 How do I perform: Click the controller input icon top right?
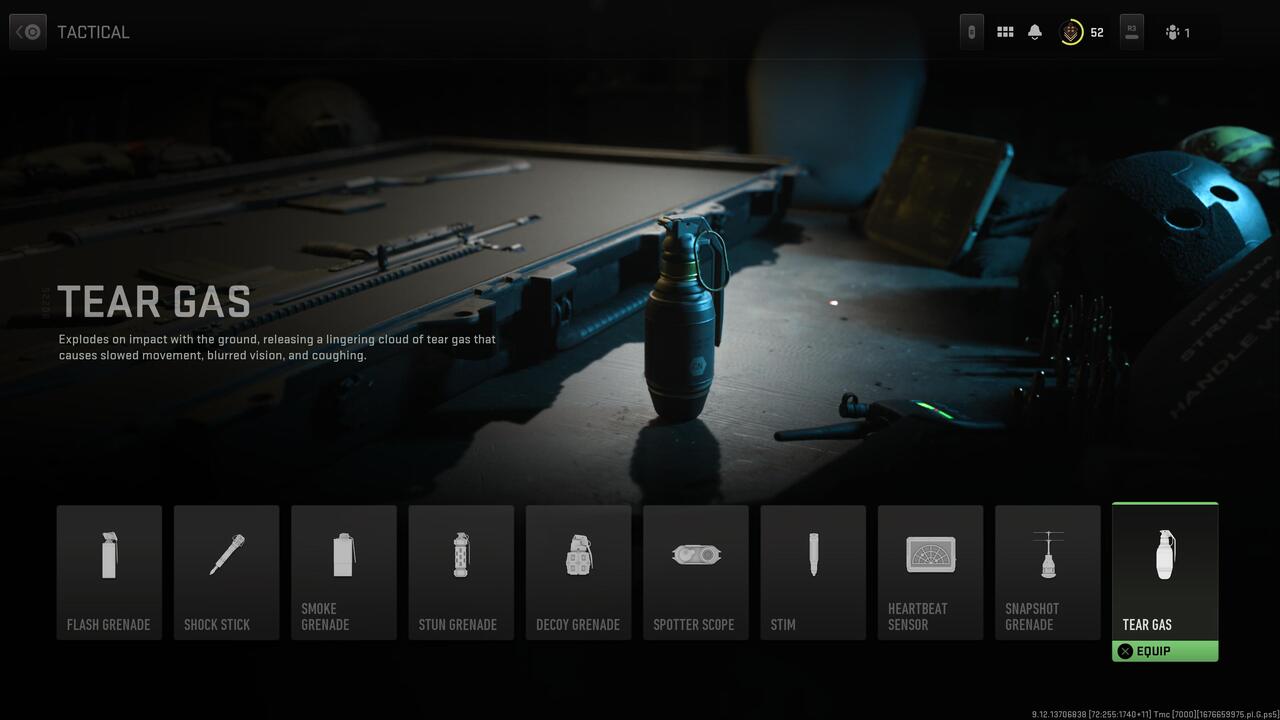click(970, 31)
